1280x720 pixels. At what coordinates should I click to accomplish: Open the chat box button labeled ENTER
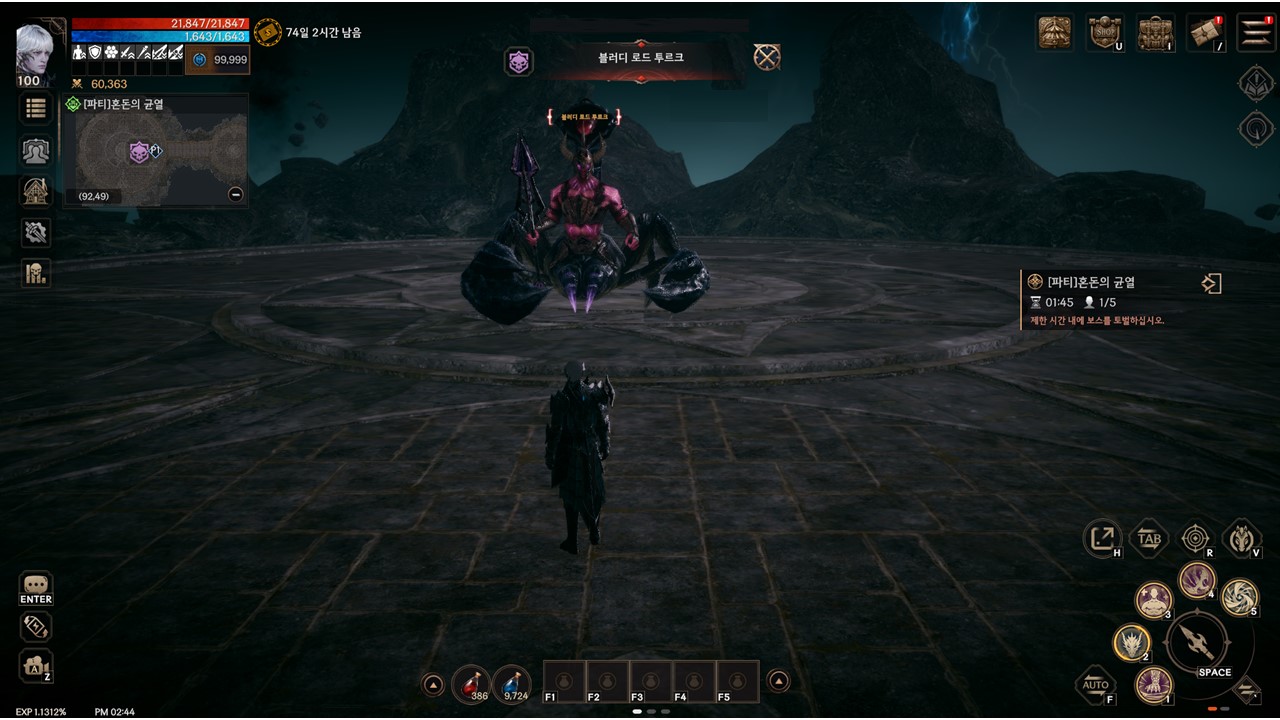(x=36, y=586)
